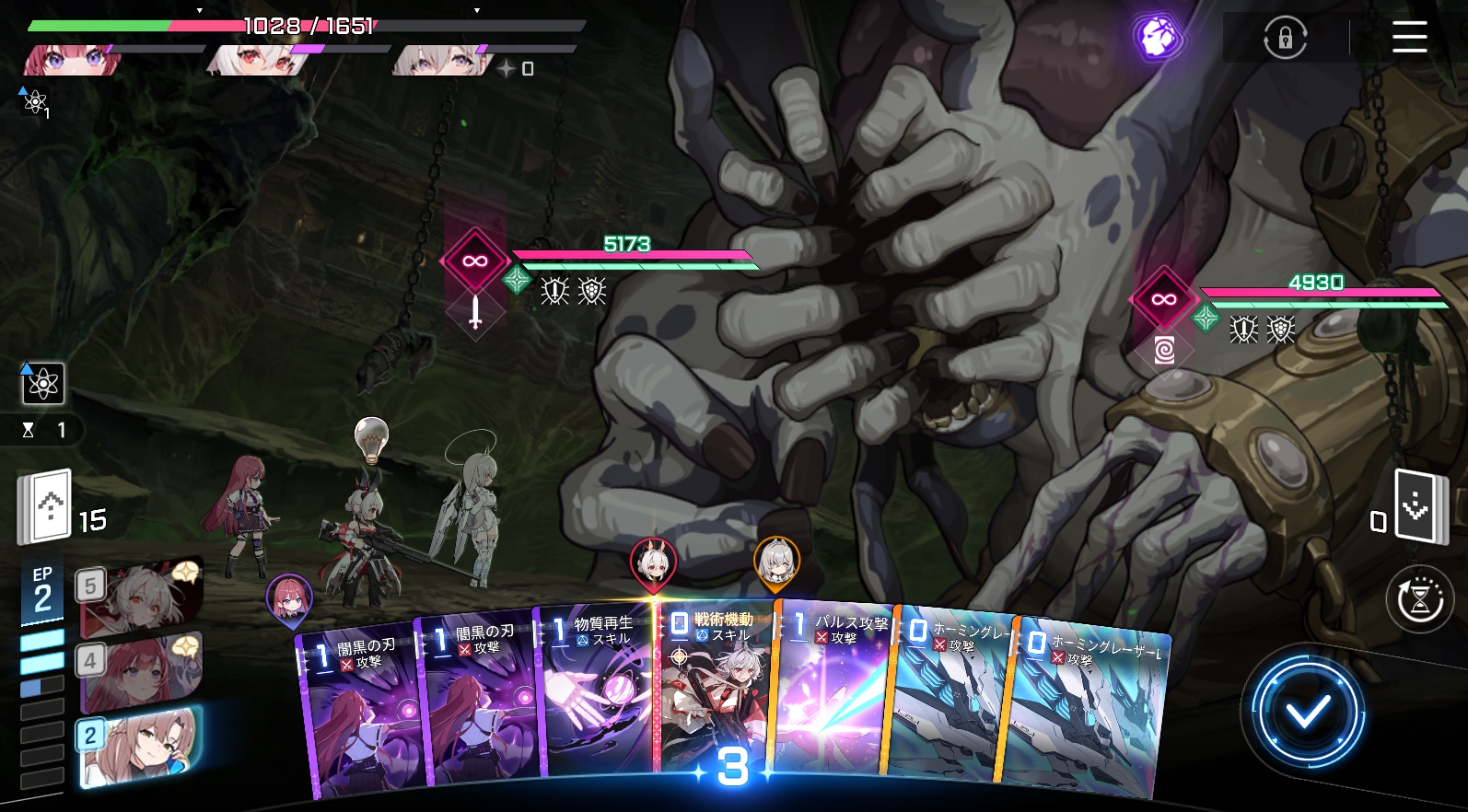
Task: Inspect the sword intent icon under the 5173 enemy
Action: [x=475, y=311]
